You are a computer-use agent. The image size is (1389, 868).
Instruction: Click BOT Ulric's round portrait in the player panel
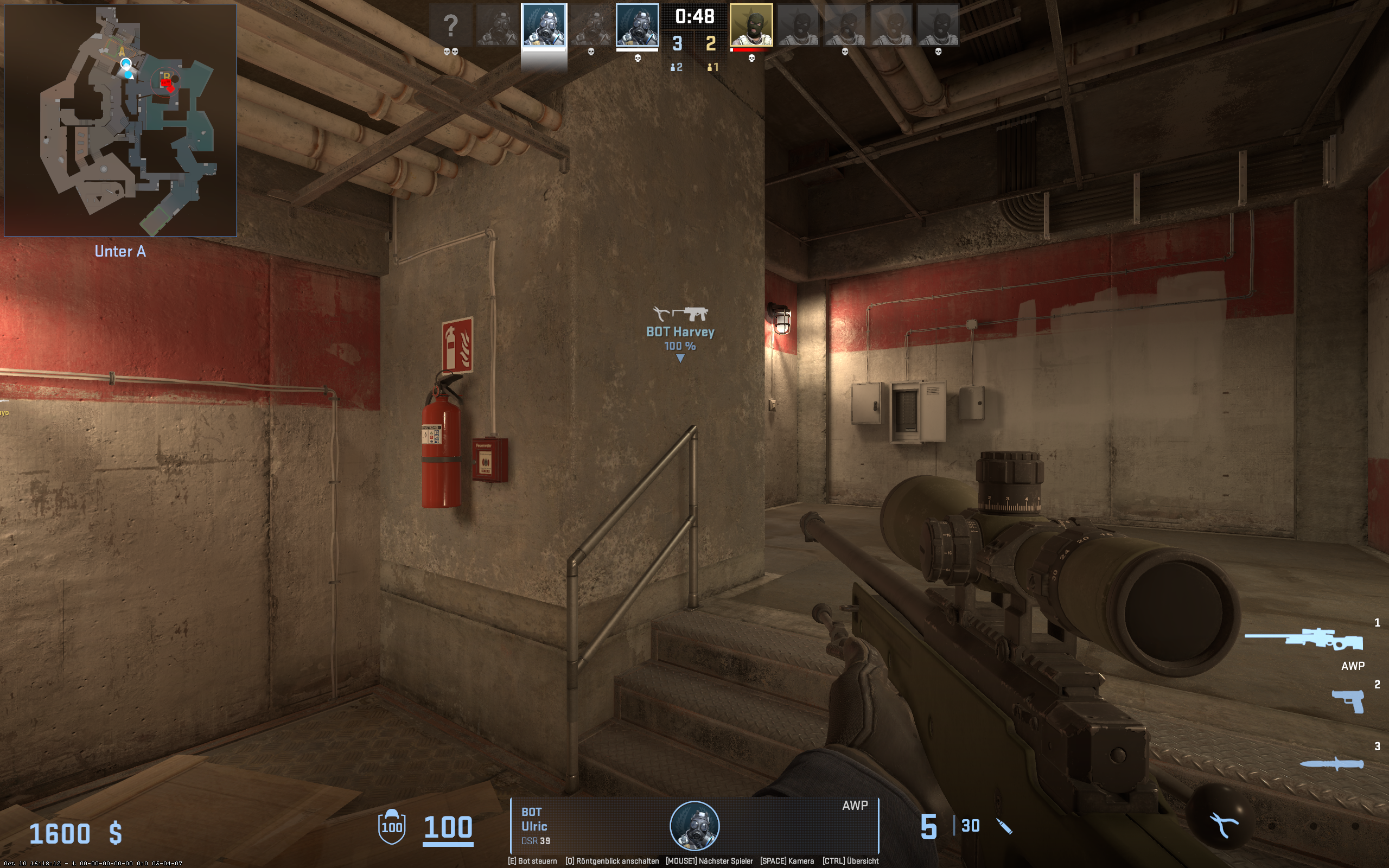pyautogui.click(x=694, y=826)
